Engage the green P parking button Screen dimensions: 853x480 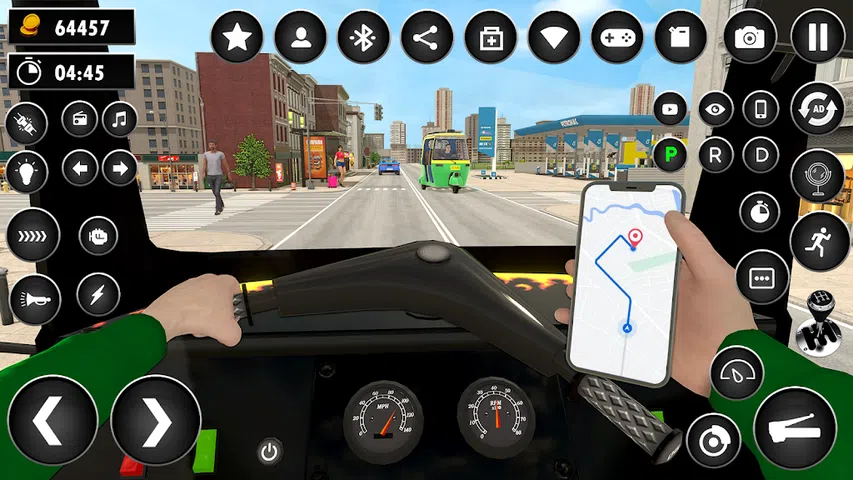pos(668,155)
